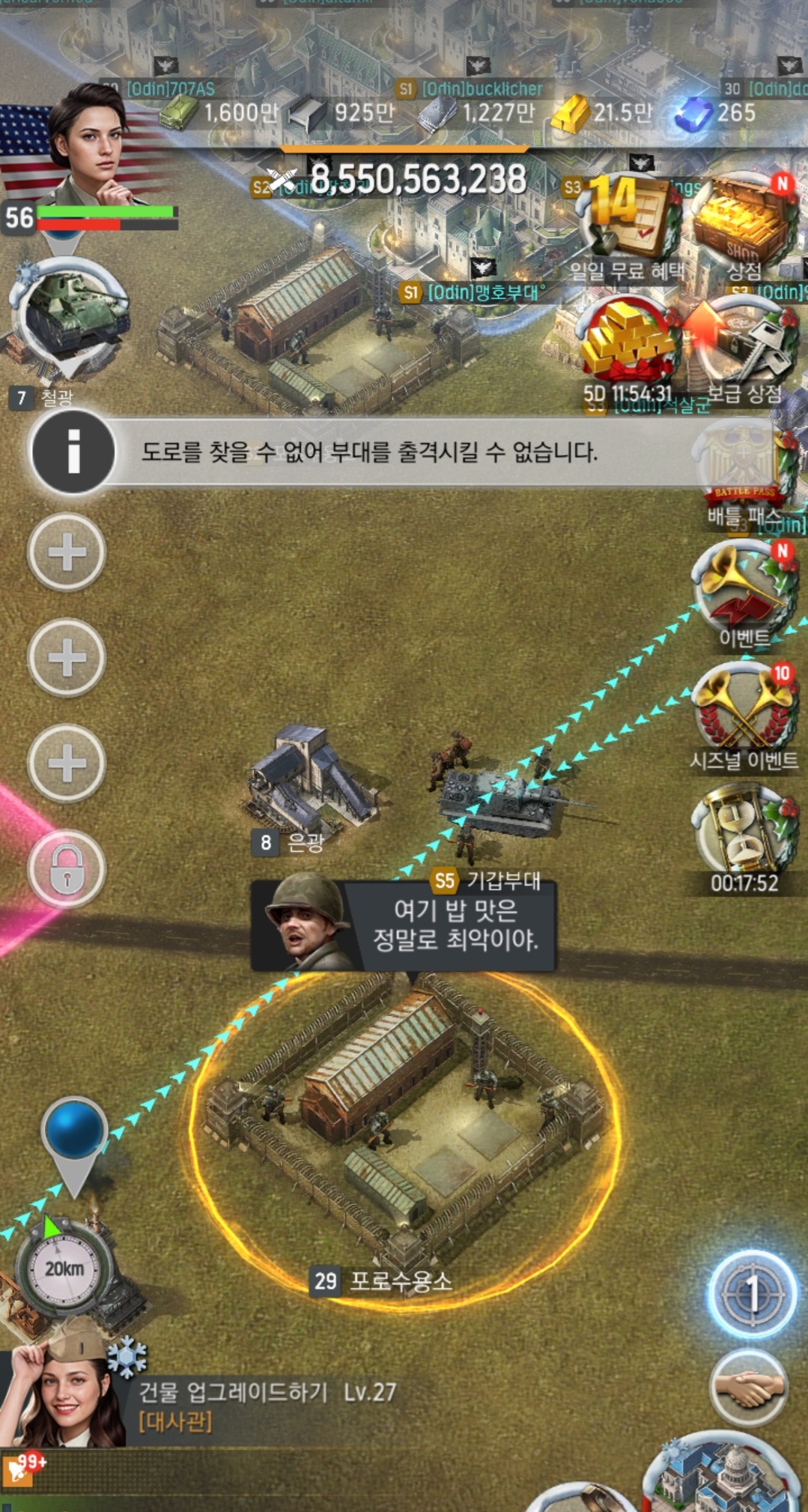Screen dimensions: 808x1512
Task: Open the Battle Pass
Action: 743,468
